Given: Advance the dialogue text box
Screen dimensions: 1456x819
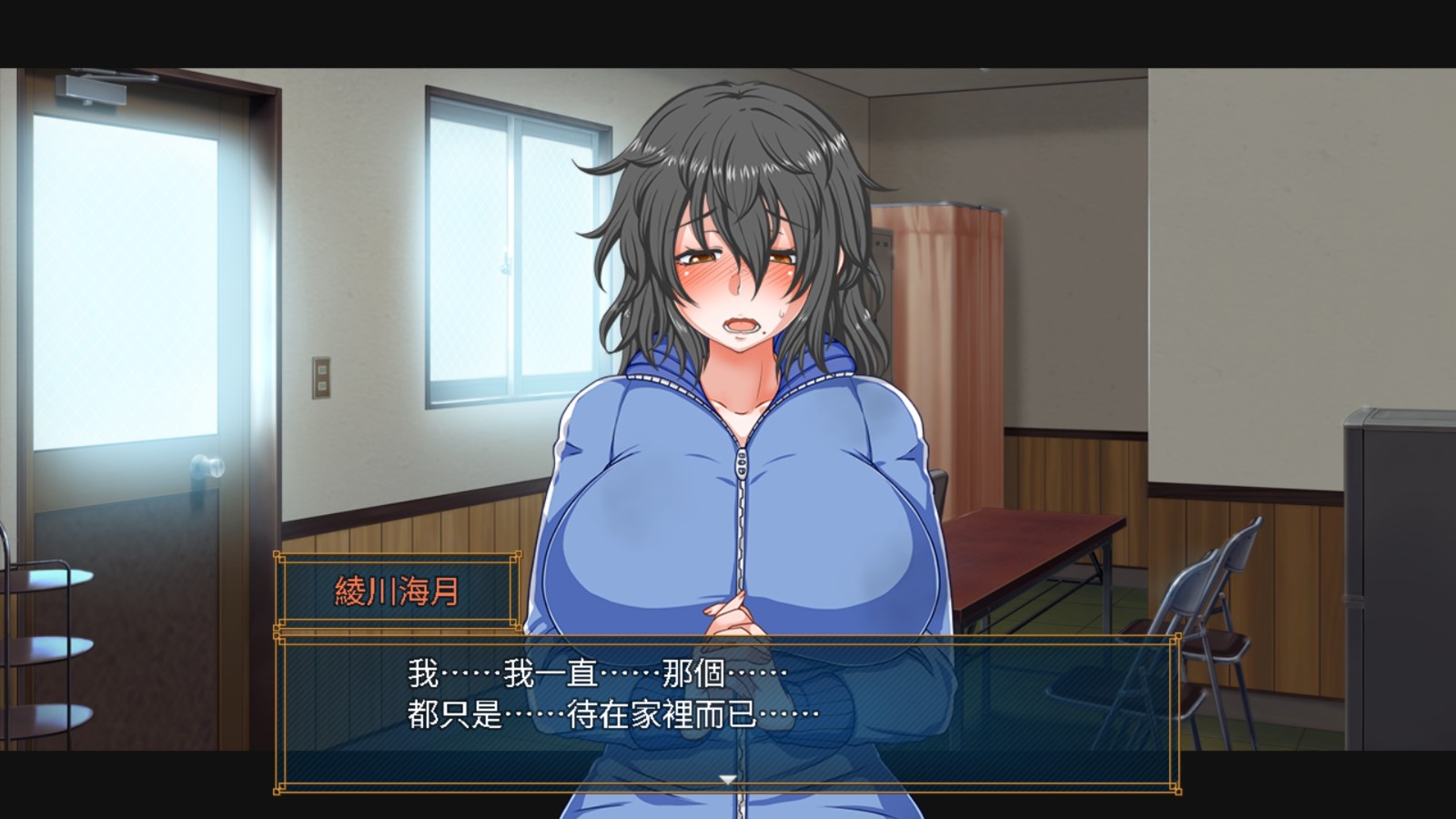Looking at the screenshot, I should point(726,710).
